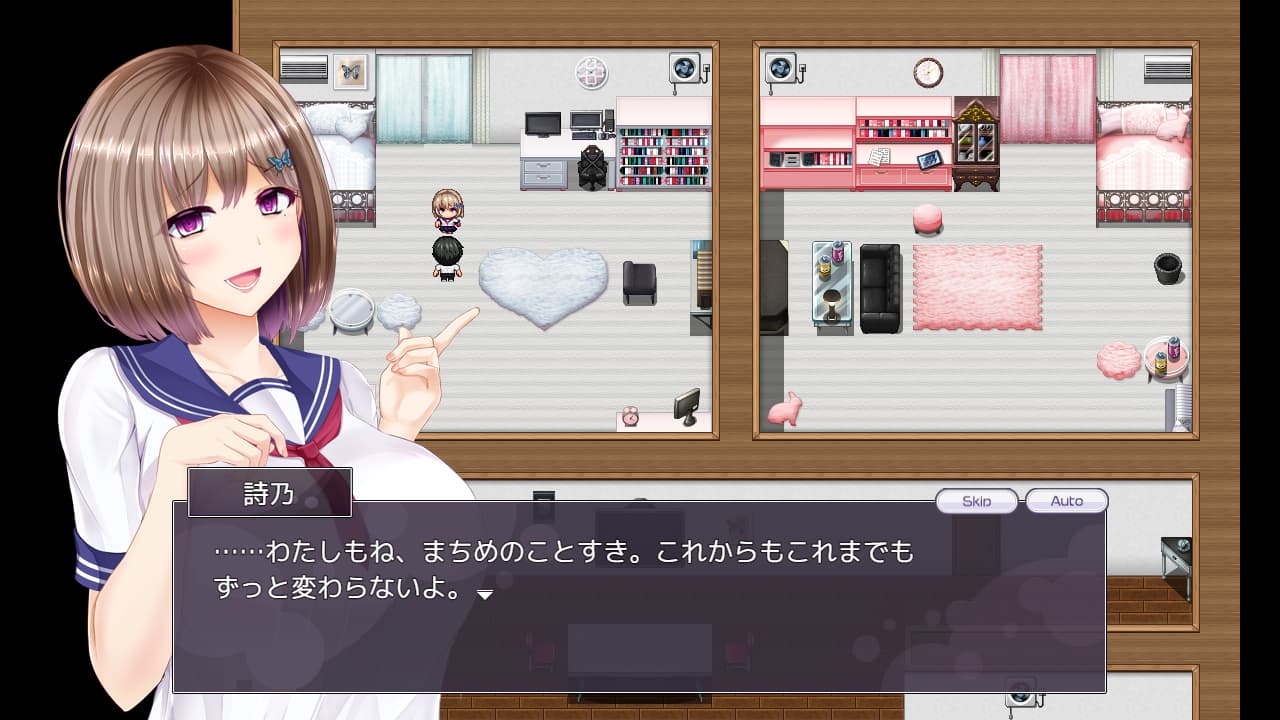
Task: Click the washing machine in the left bedroom
Action: (x=685, y=65)
